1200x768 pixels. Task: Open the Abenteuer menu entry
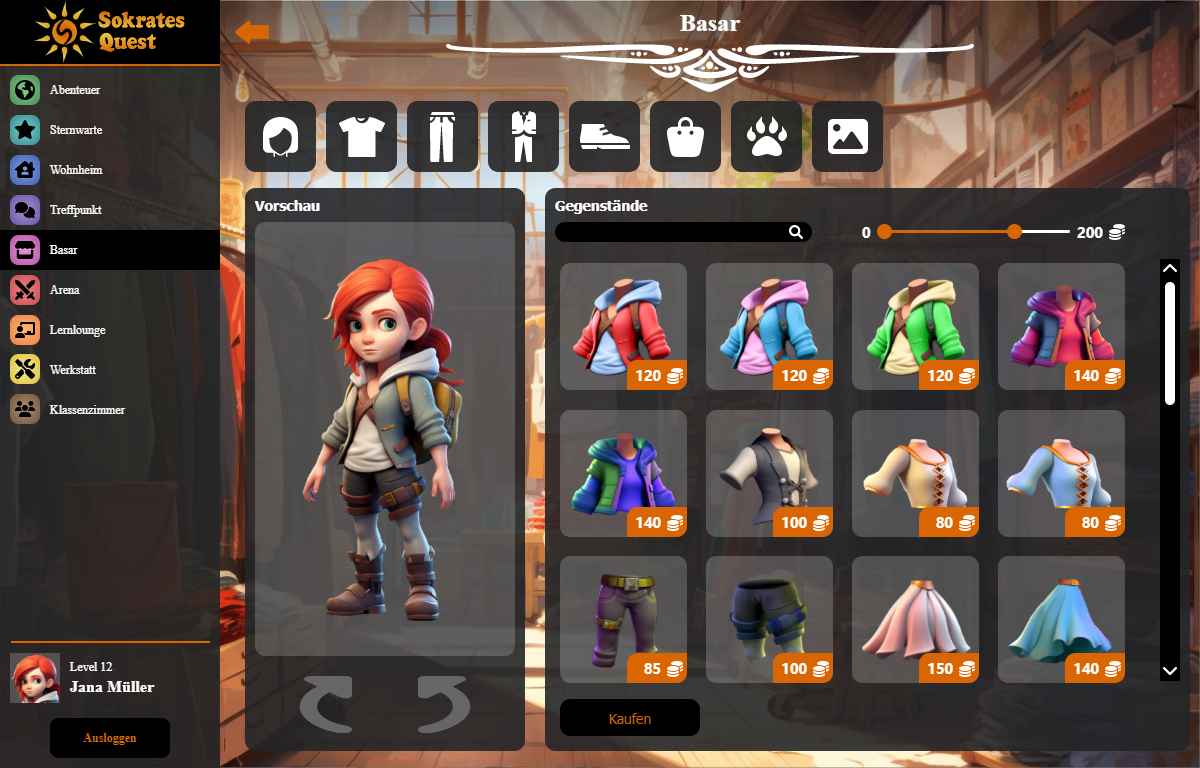(75, 90)
